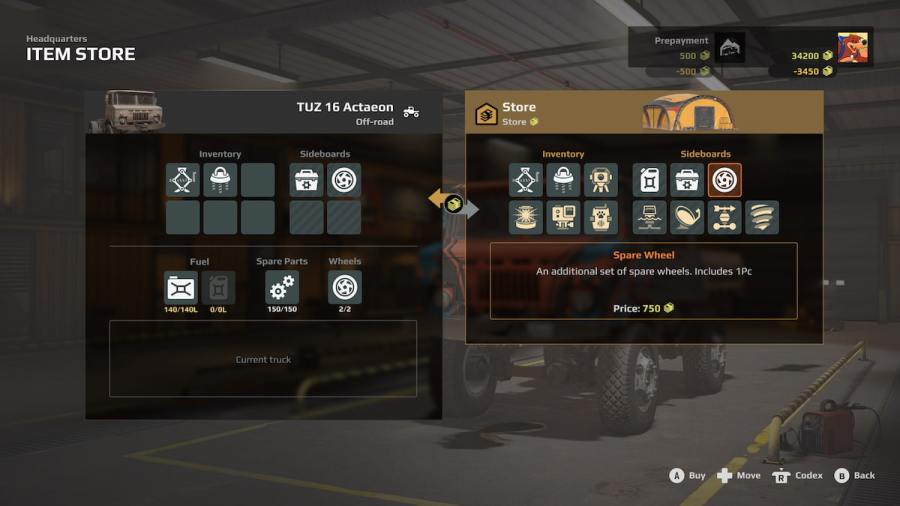The height and width of the screenshot is (506, 900).
Task: Select the truck's main fuel tank slot
Action: click(x=181, y=288)
